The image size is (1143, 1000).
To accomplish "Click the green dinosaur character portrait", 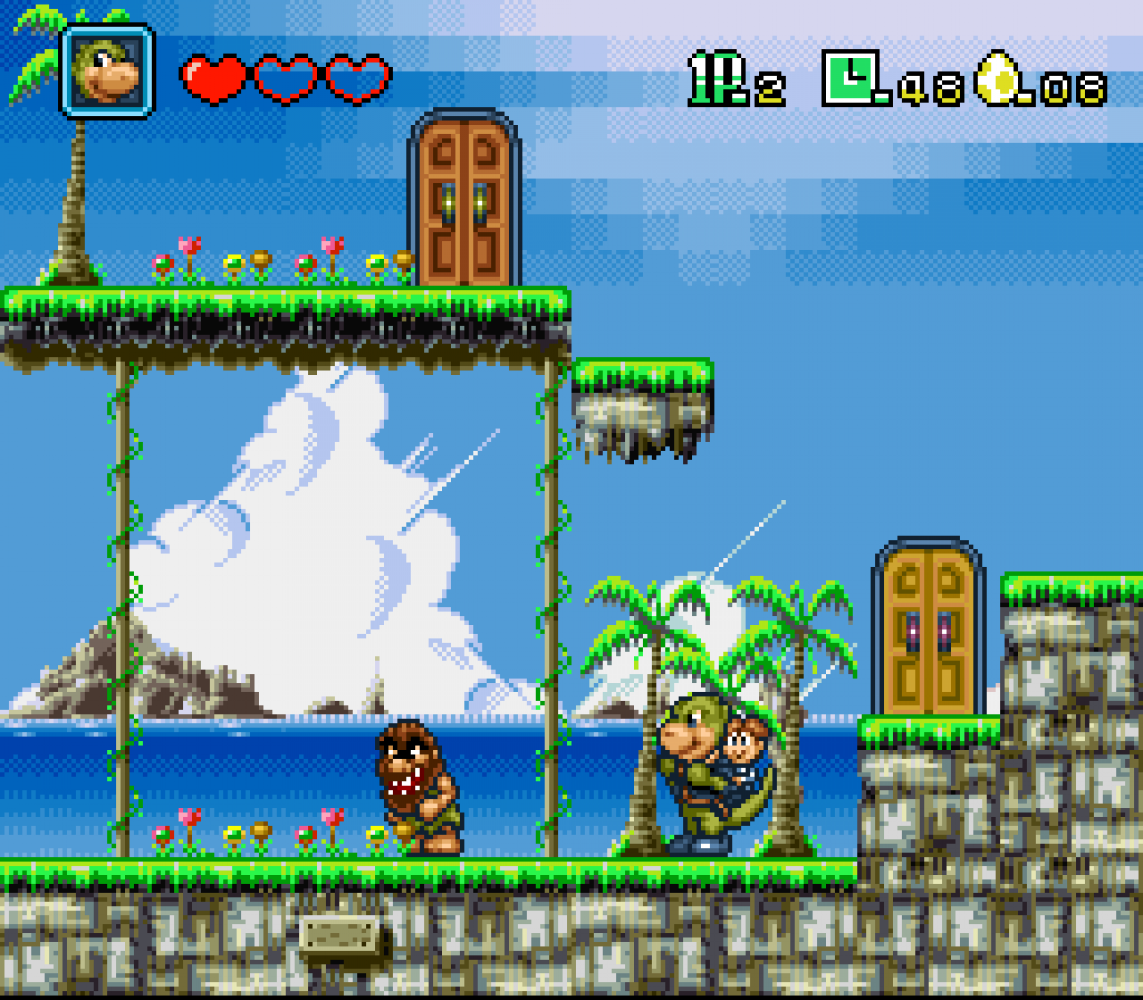I will tap(107, 71).
